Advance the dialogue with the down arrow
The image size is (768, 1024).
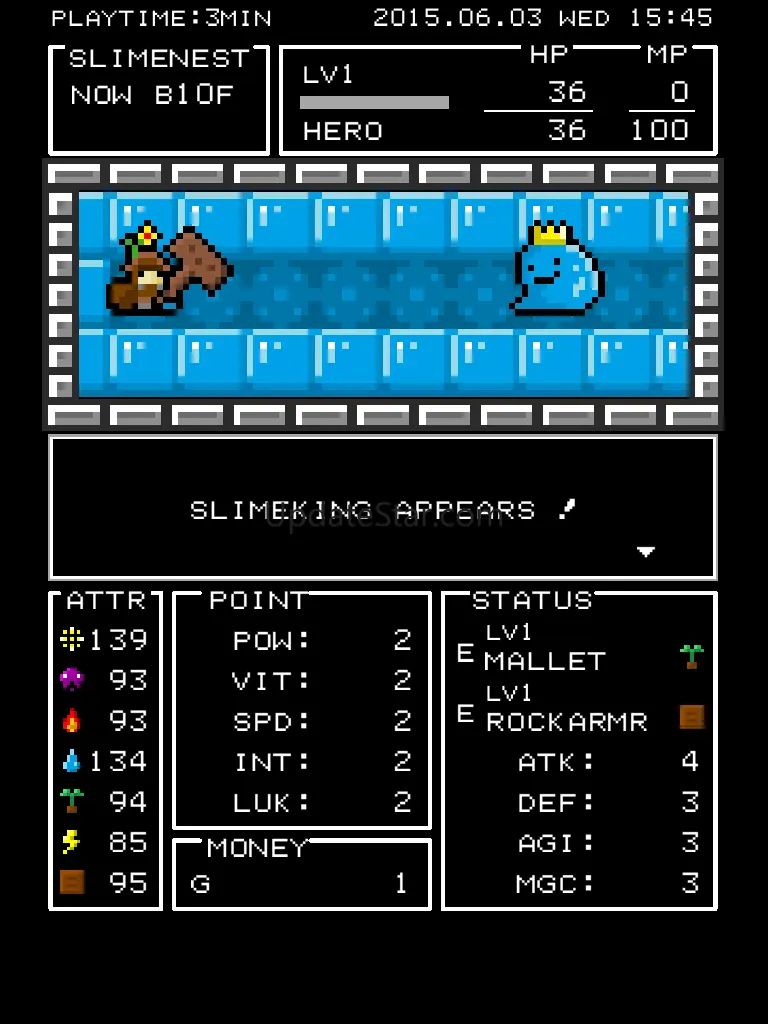tap(646, 552)
